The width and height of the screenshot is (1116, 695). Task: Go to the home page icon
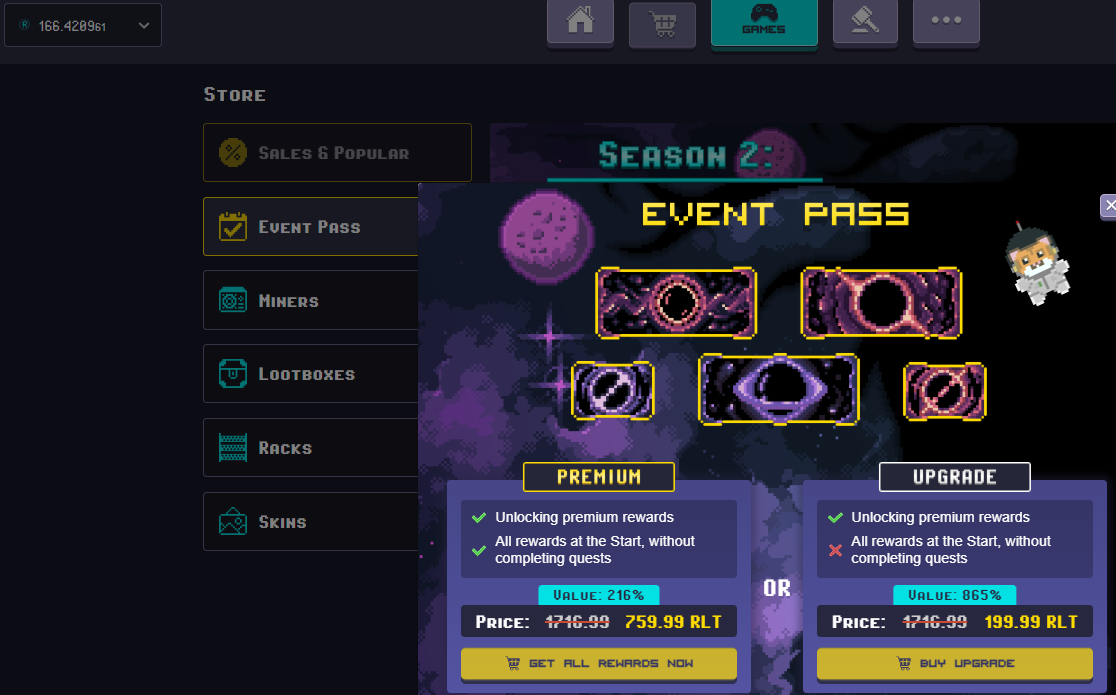click(580, 23)
